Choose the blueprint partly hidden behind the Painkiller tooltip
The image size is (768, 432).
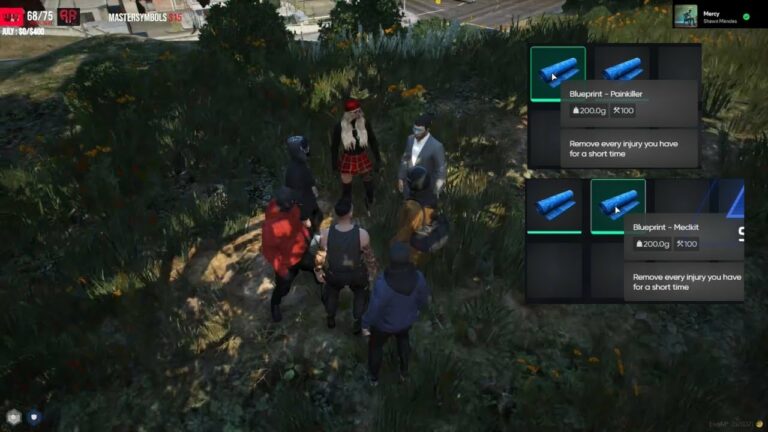pyautogui.click(x=623, y=66)
